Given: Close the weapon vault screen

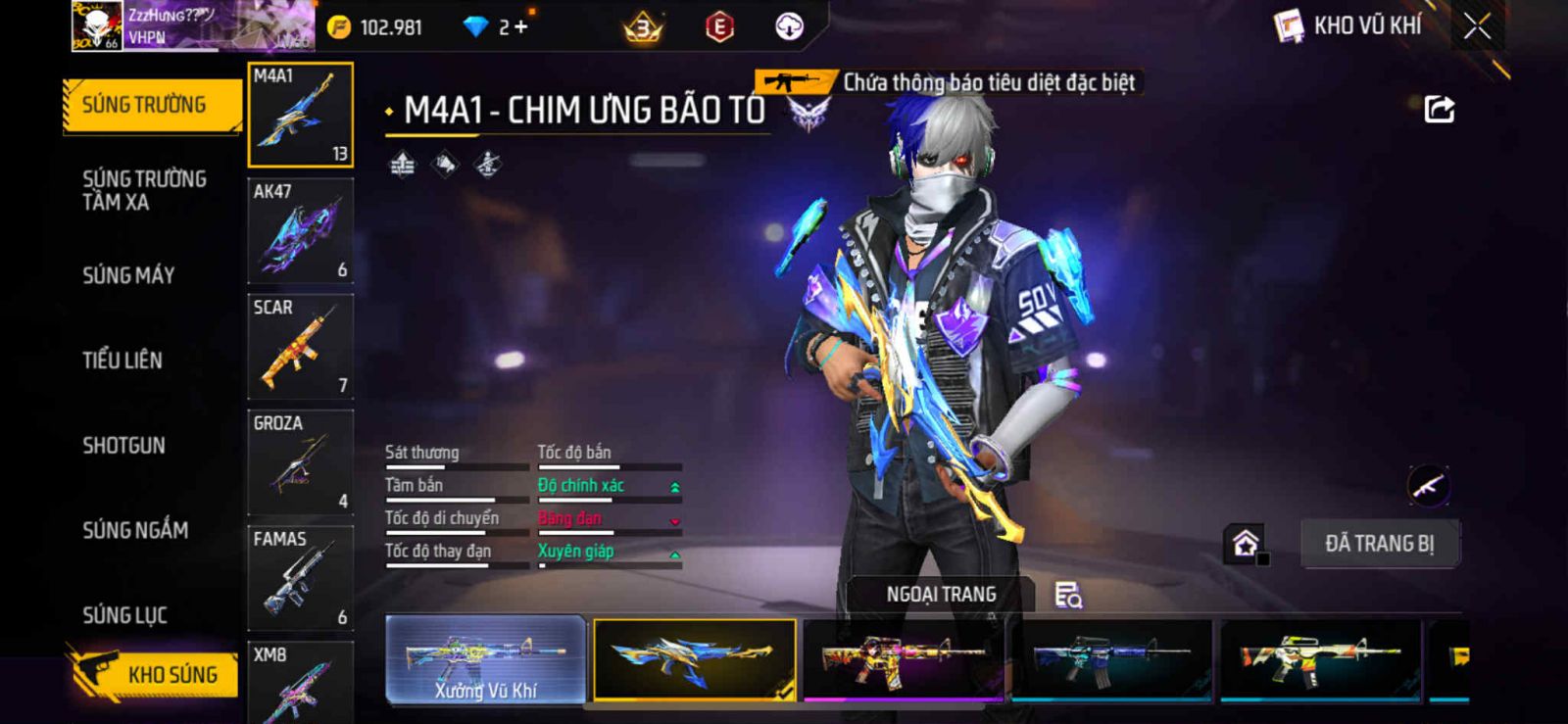Looking at the screenshot, I should pyautogui.click(x=1477, y=26).
